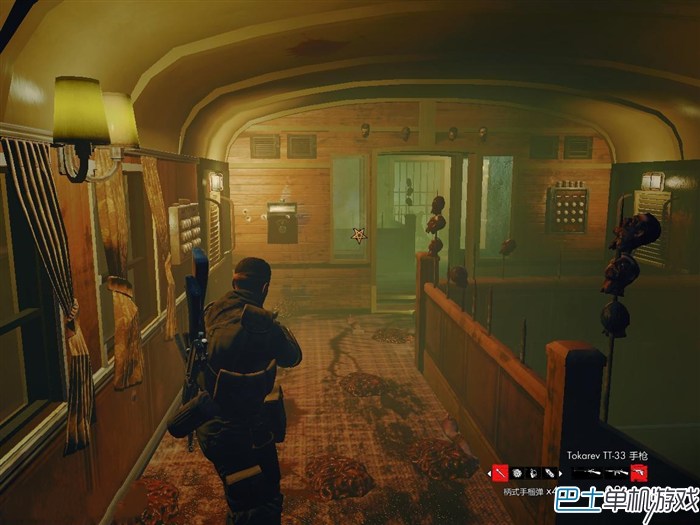The image size is (700, 525).
Task: Switch to the submachine gun icon
Action: tap(617, 472)
